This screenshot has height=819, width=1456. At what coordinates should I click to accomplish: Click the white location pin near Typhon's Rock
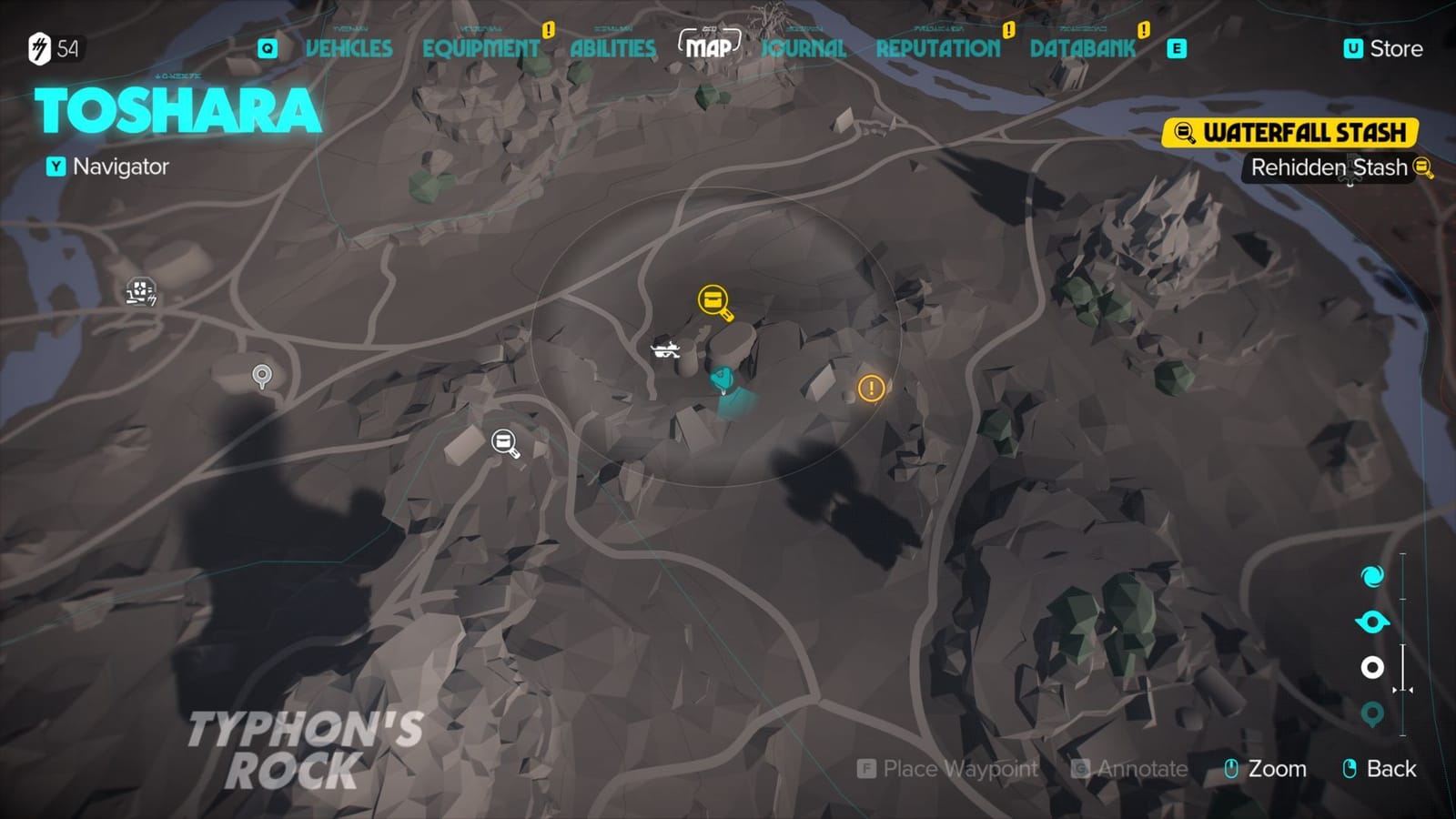pyautogui.click(x=262, y=373)
